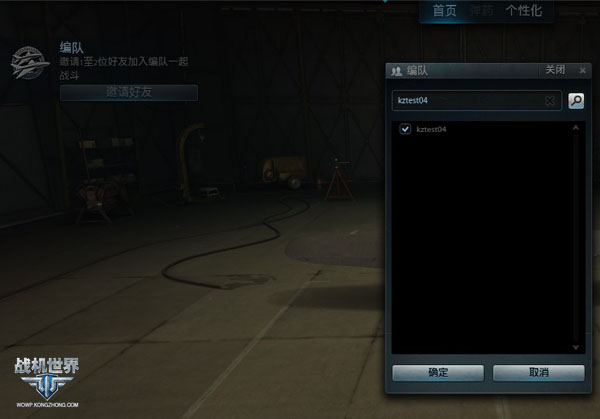Screen dimensions: 600x419
Task: Click the player list's down arrow
Action: (576, 347)
